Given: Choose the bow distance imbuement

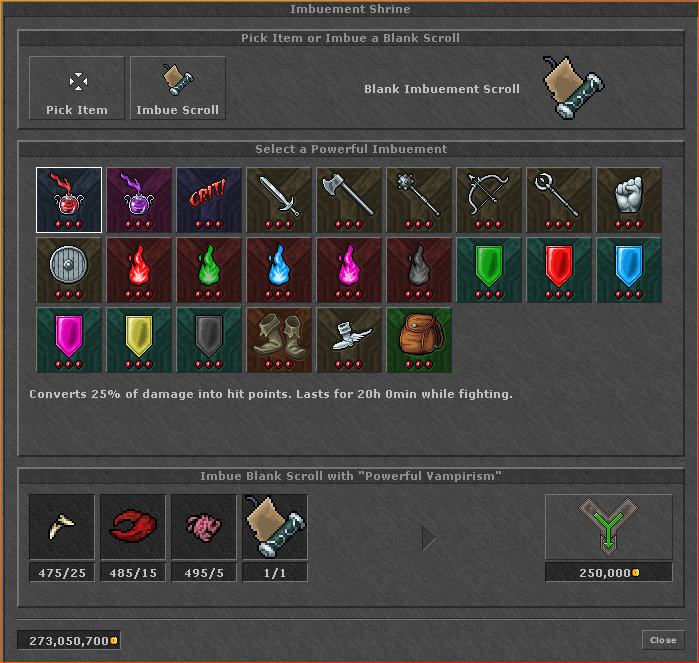Looking at the screenshot, I should tap(489, 199).
